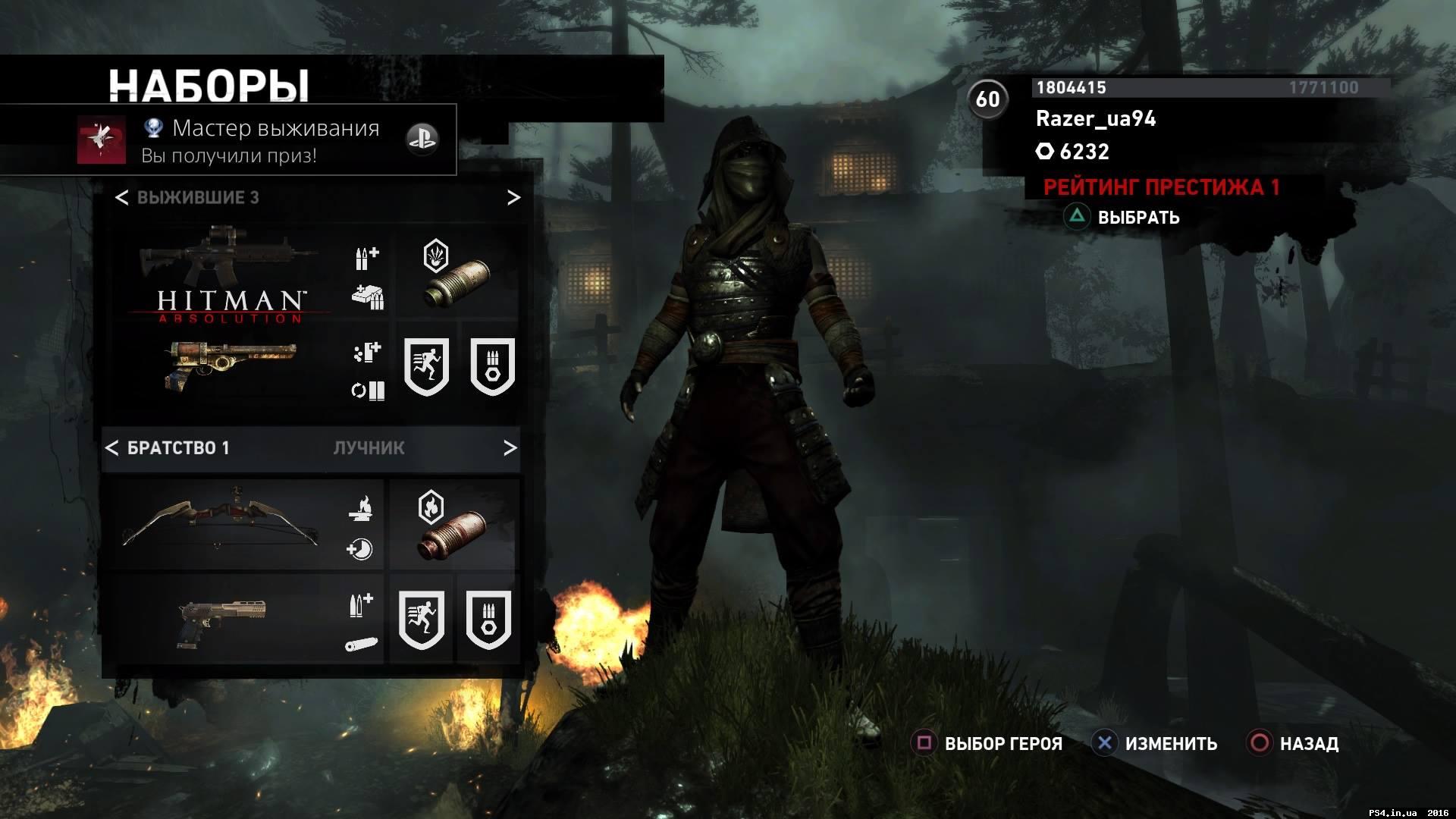This screenshot has height=819, width=1456.
Task: Select the extra ammo icon for the rifle
Action: 366,258
